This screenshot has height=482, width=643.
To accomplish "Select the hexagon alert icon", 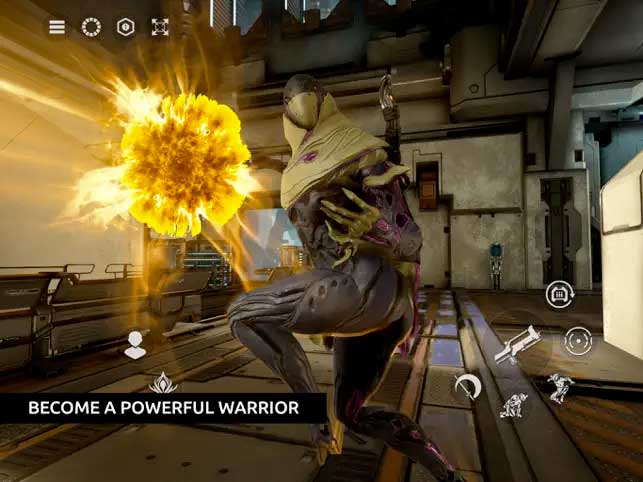I will point(125,27).
